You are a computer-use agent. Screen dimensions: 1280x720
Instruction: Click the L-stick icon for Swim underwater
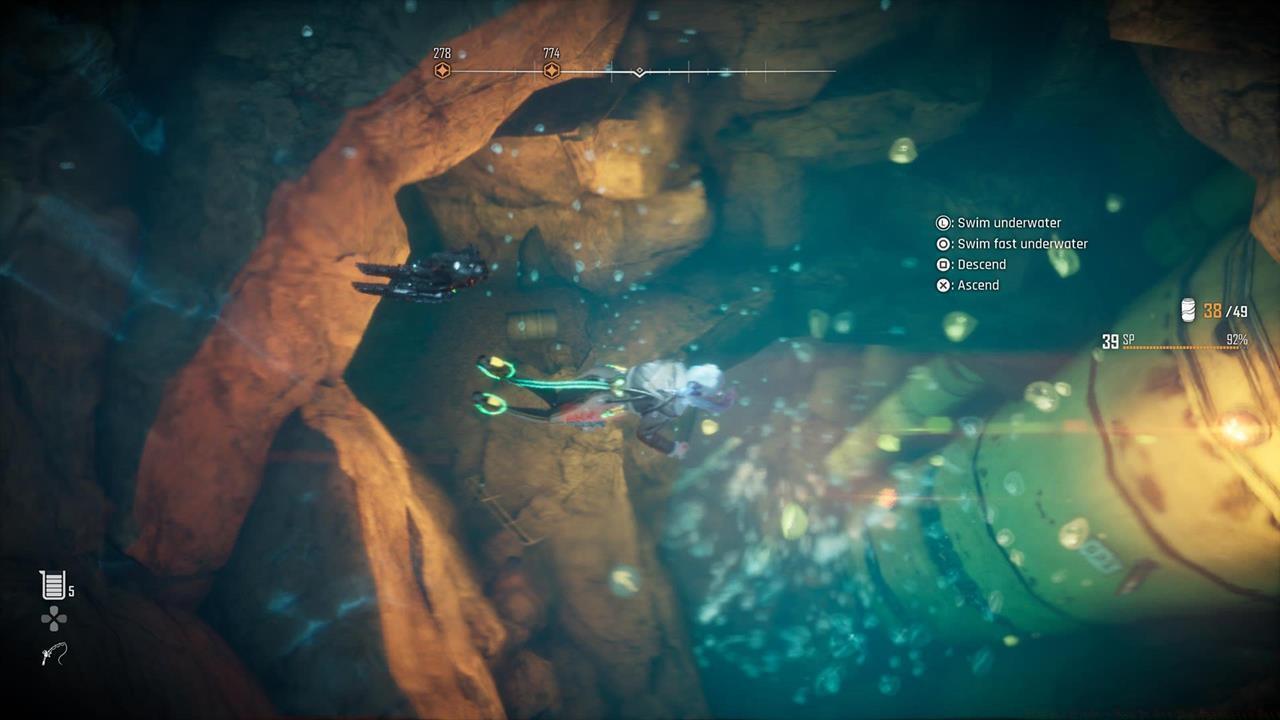tap(941, 222)
